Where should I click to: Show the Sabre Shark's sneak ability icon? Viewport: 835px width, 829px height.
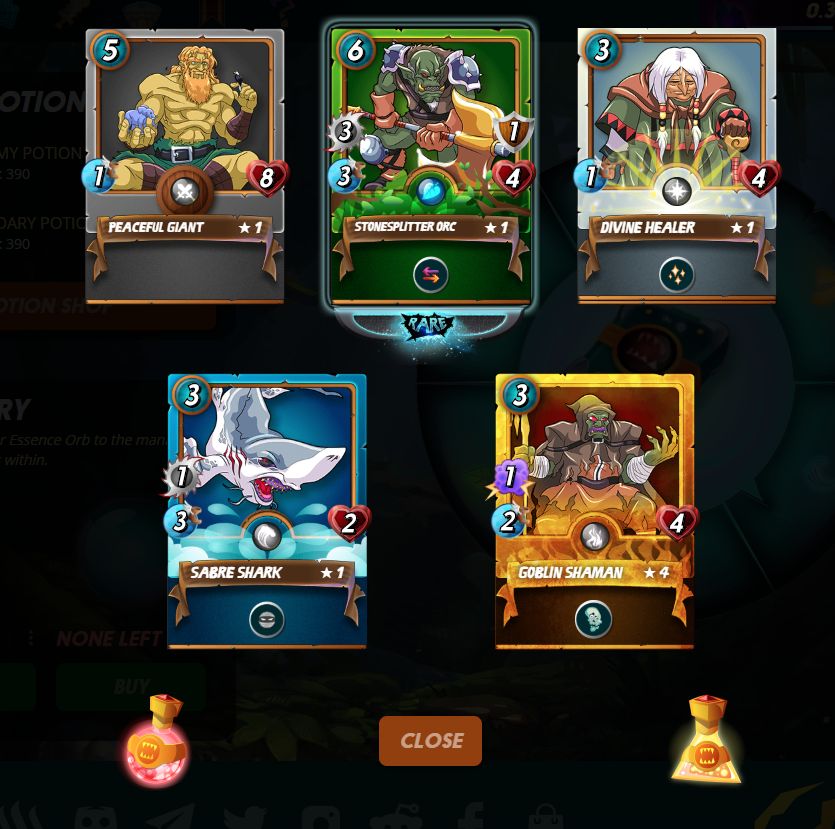point(267,619)
